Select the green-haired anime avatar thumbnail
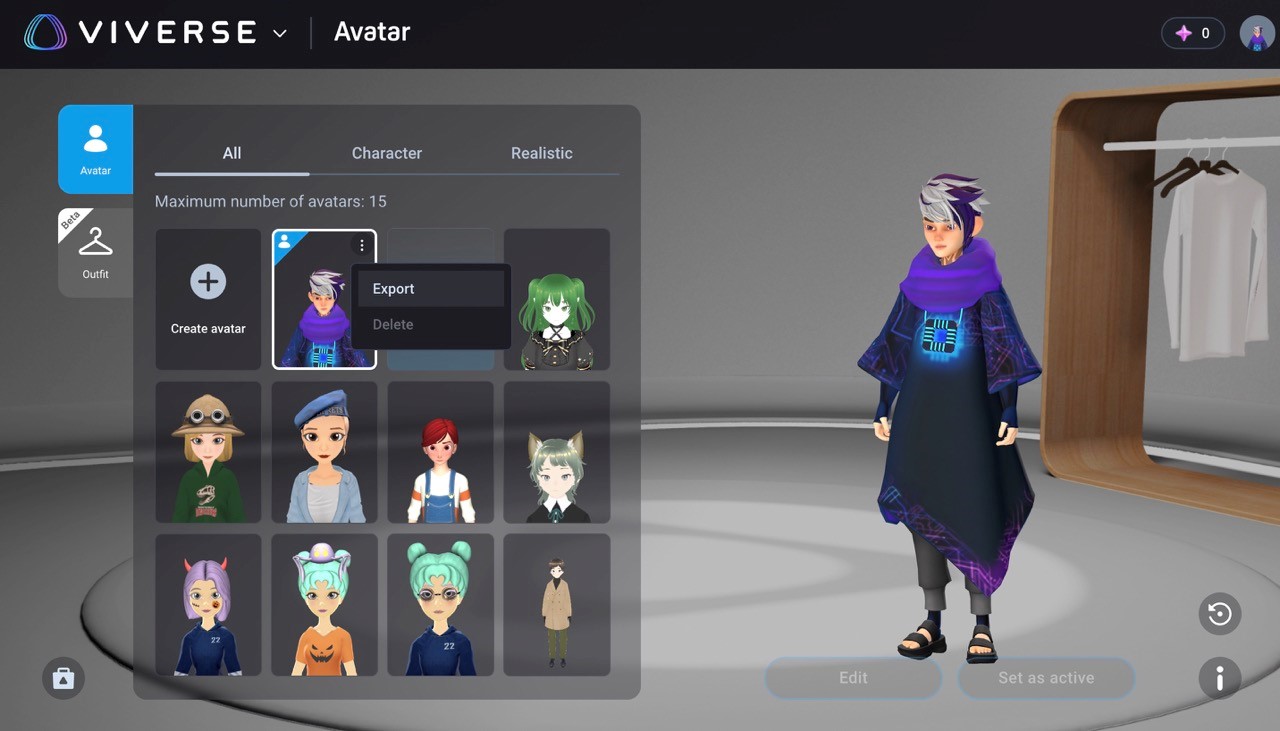Image resolution: width=1280 pixels, height=731 pixels. click(556, 298)
